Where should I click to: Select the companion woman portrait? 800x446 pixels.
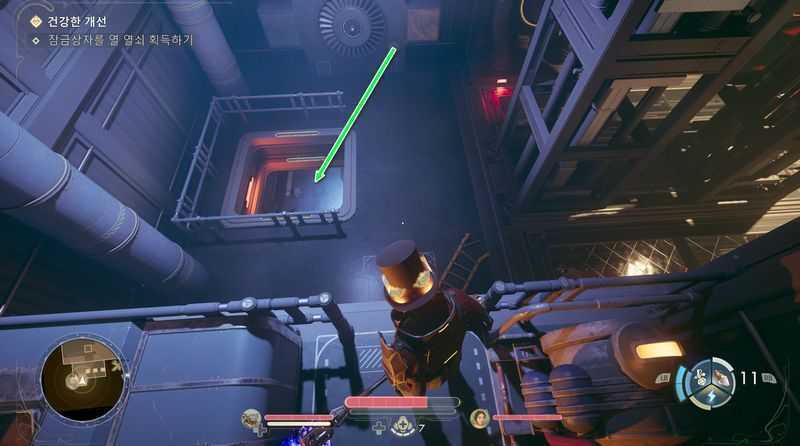tap(480, 417)
